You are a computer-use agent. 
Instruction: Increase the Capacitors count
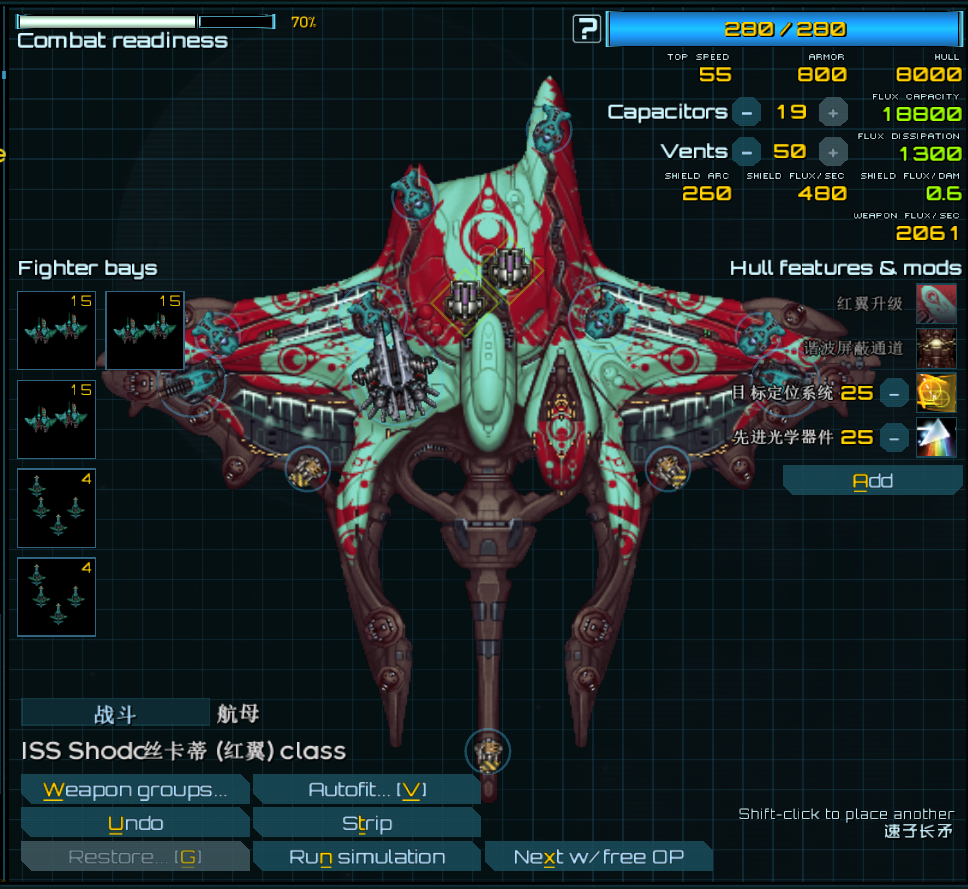pyautogui.click(x=833, y=112)
